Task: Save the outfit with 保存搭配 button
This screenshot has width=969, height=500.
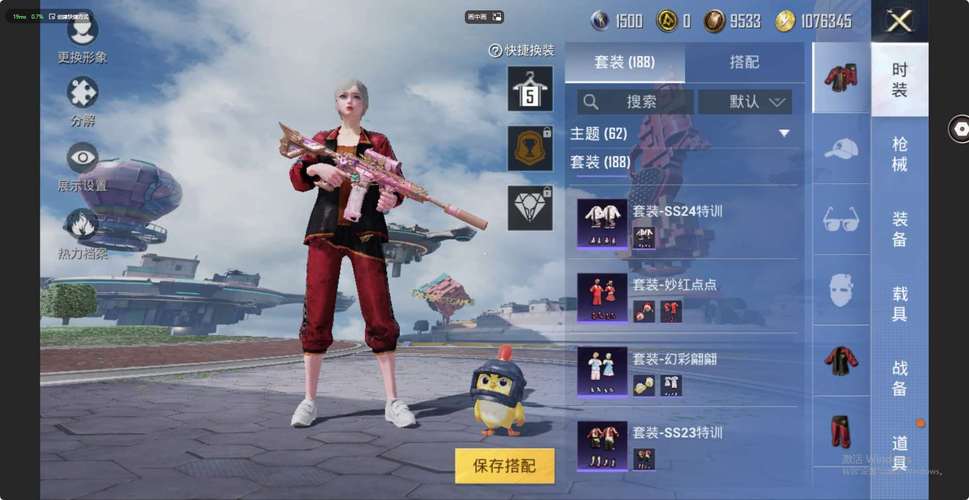Action: (x=504, y=466)
